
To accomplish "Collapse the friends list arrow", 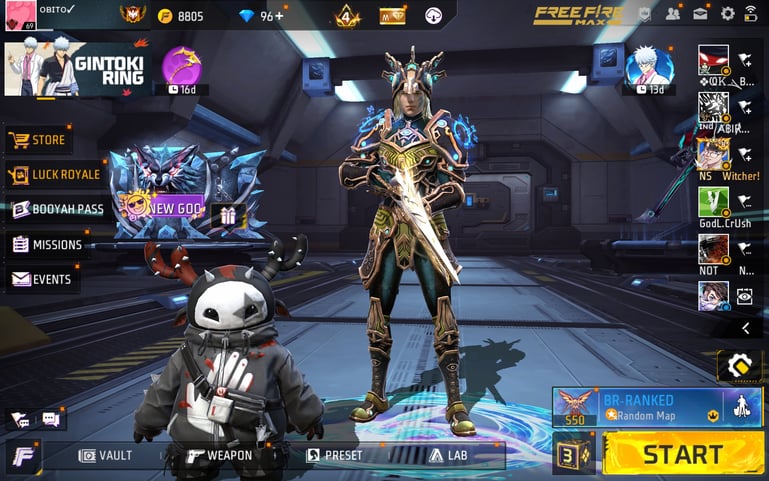I will click(745, 328).
